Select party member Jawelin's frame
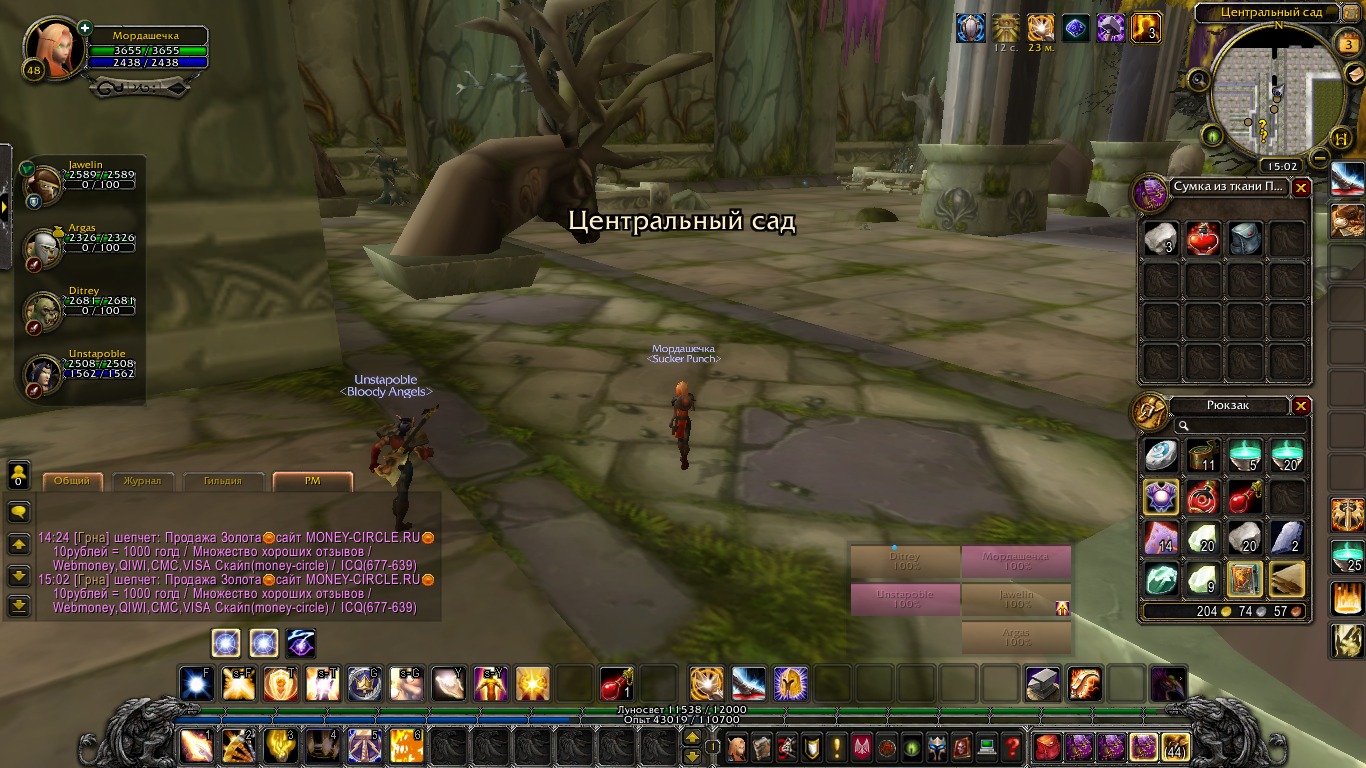The height and width of the screenshot is (768, 1366). pyautogui.click(x=45, y=184)
